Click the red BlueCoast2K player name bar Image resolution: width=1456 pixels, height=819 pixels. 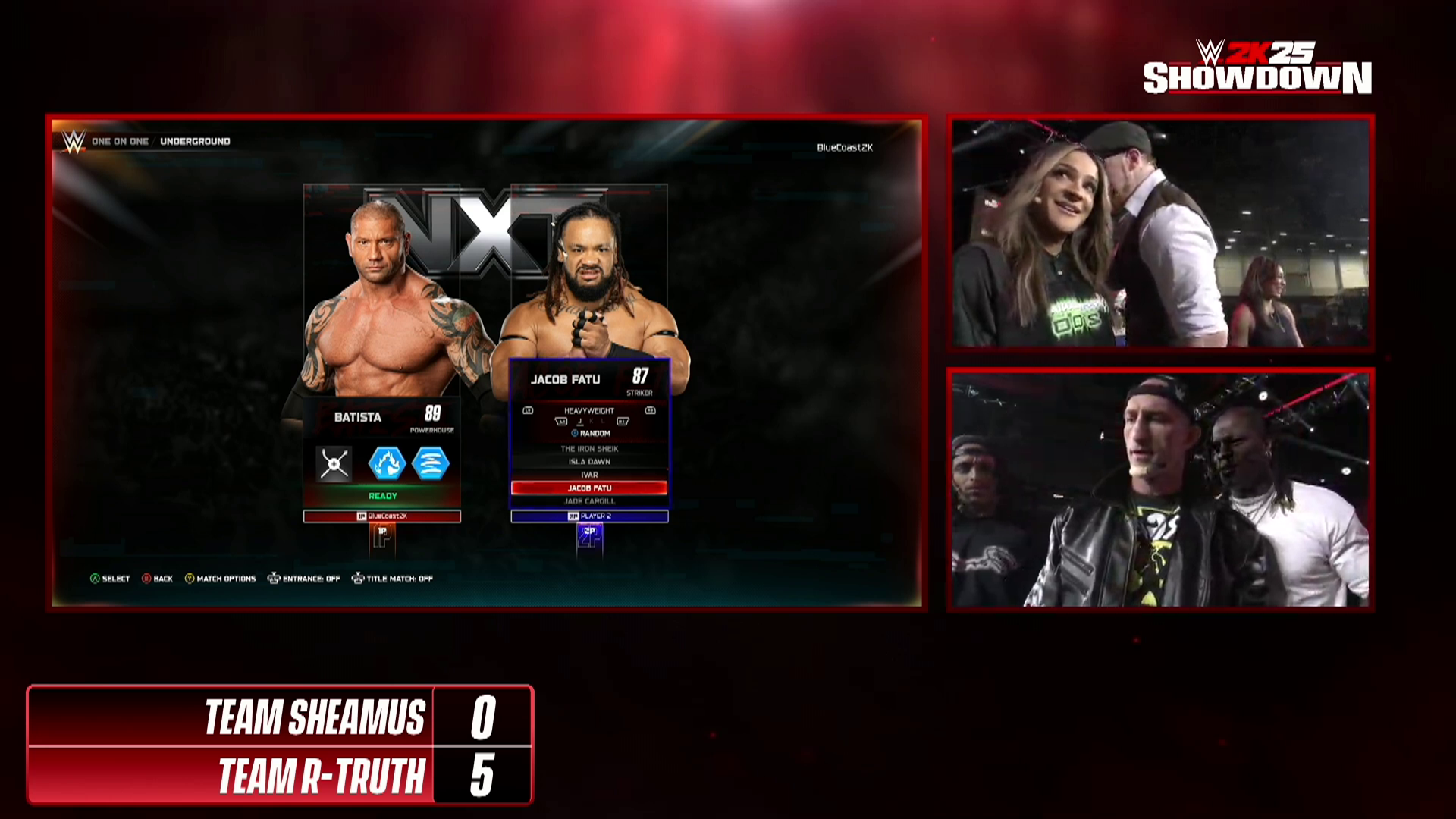click(382, 516)
